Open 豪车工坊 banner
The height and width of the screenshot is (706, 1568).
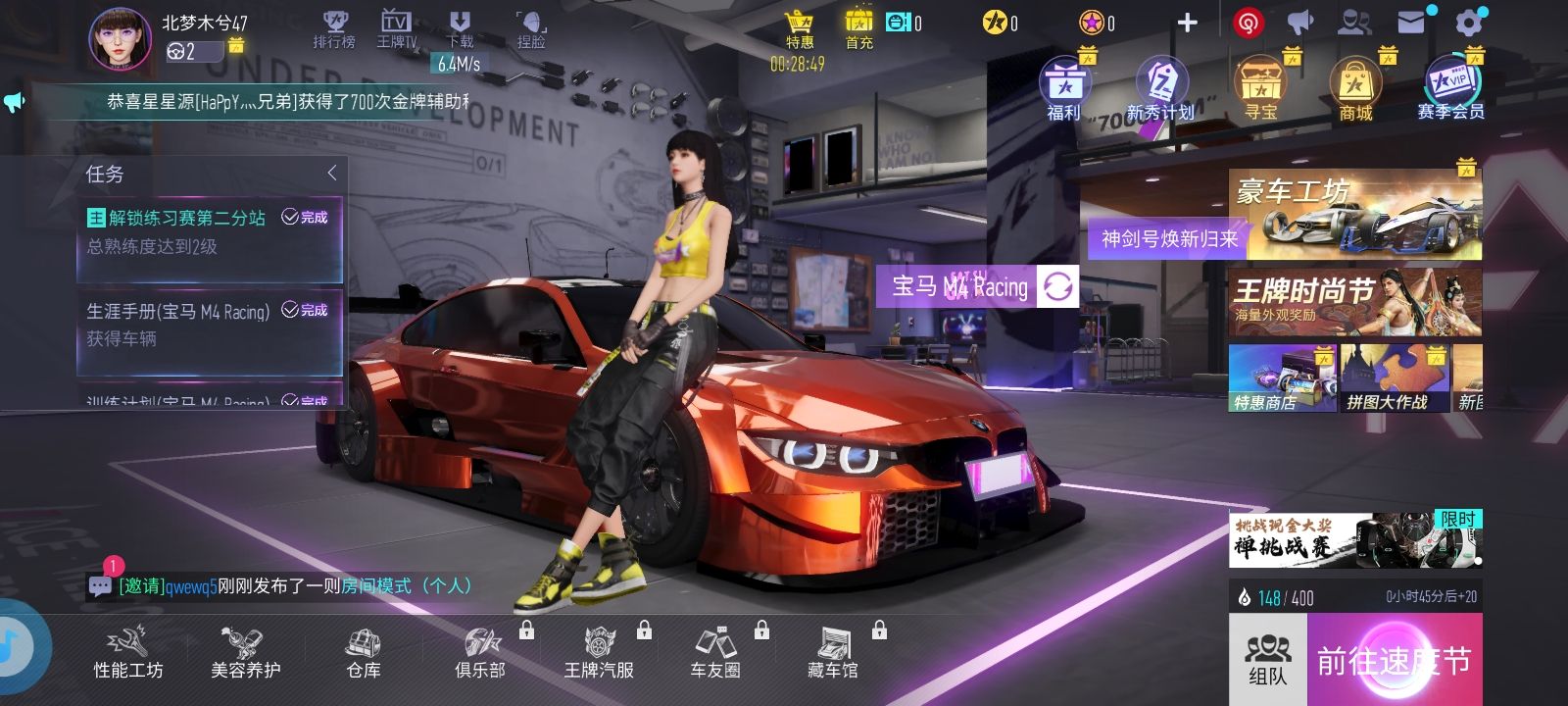coord(1354,214)
